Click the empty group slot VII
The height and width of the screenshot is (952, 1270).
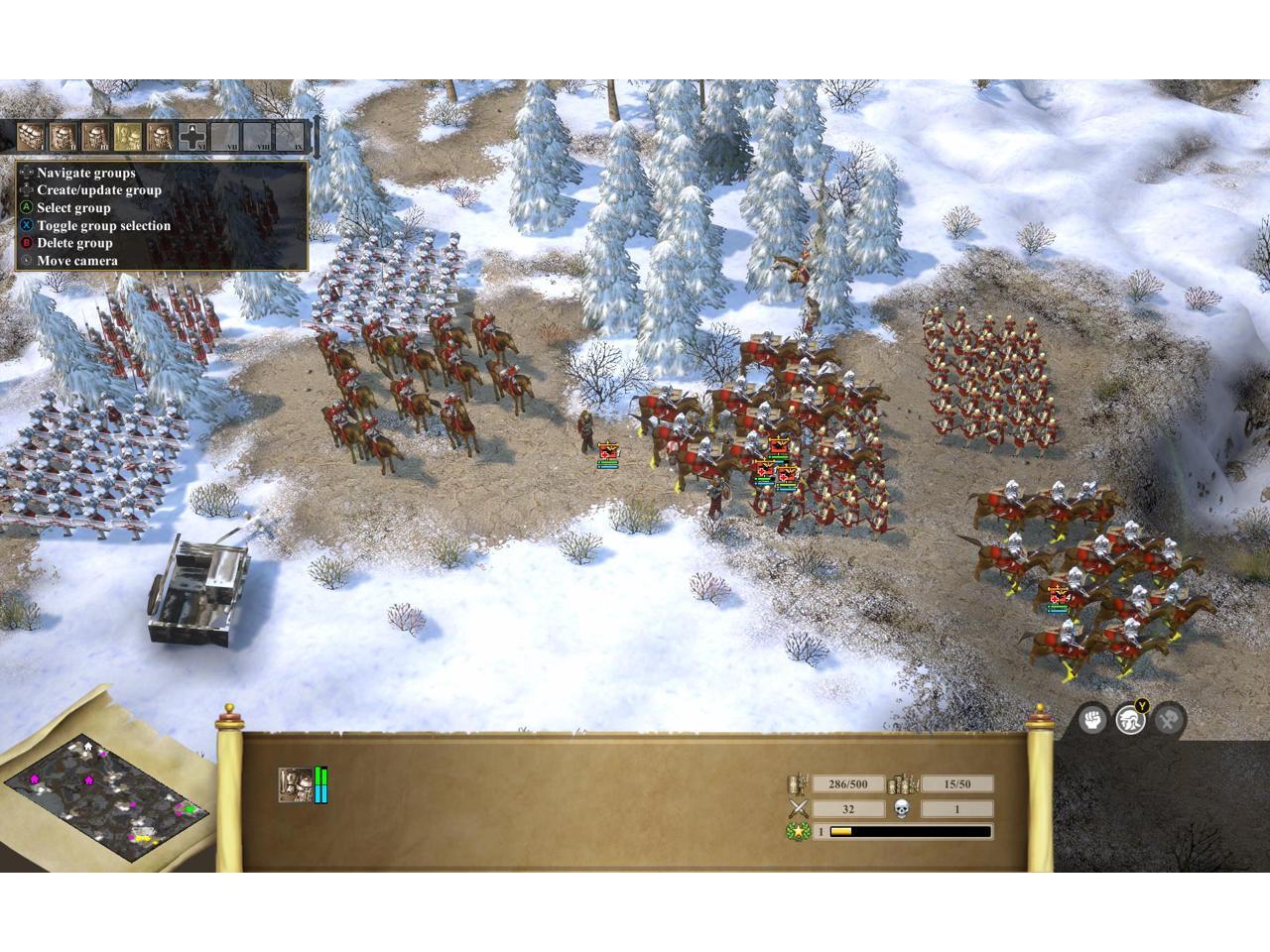[225, 136]
